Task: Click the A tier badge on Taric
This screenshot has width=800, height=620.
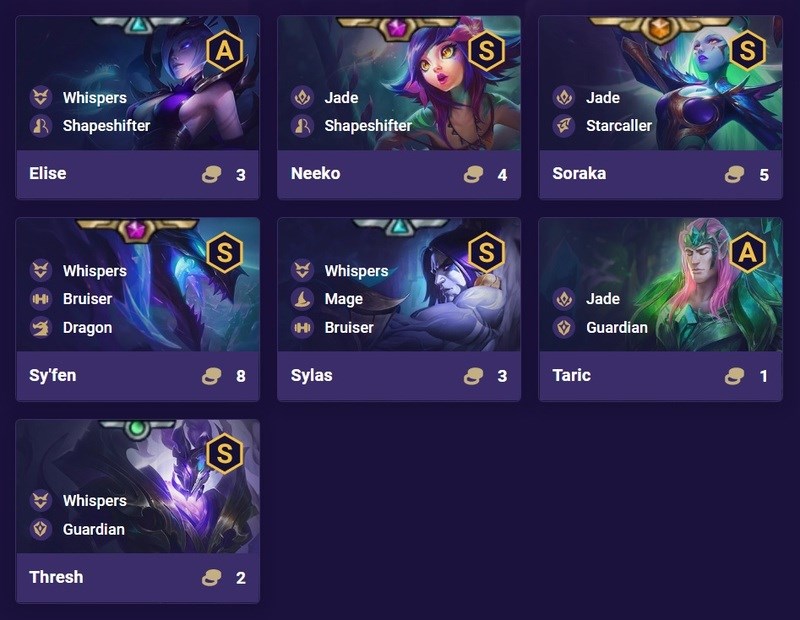Action: 747,252
